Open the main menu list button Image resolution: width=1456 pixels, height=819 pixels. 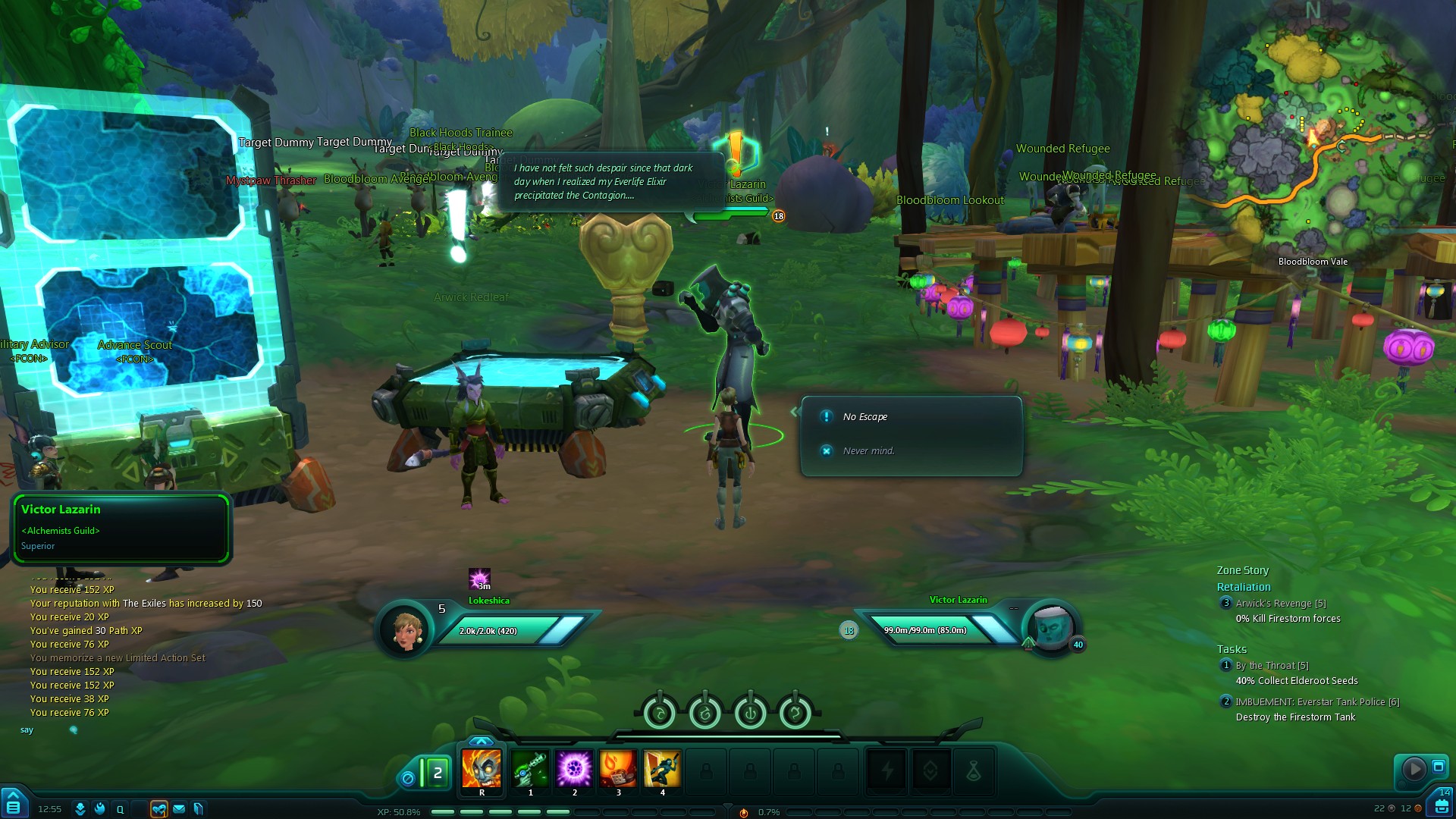[14, 805]
